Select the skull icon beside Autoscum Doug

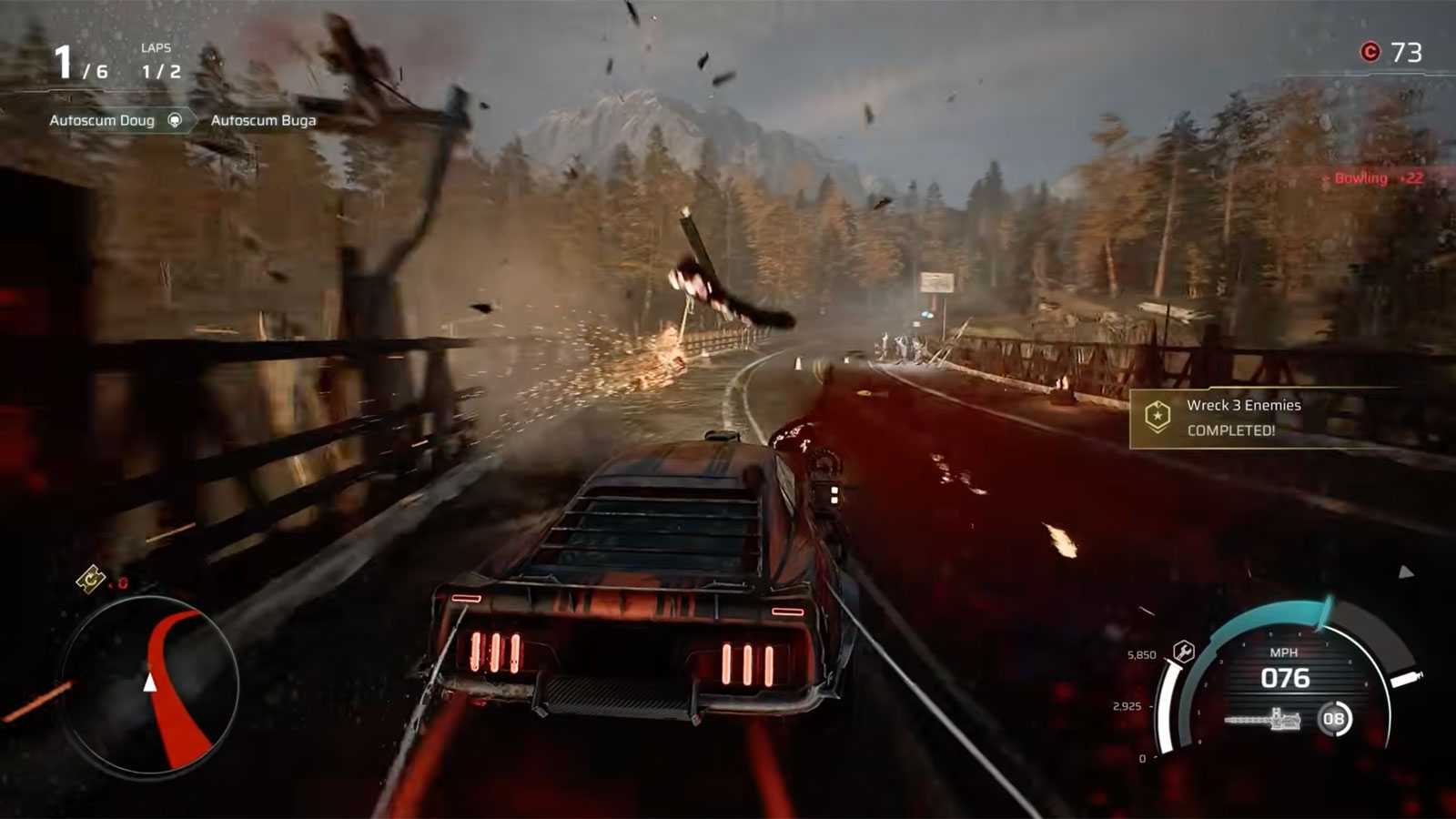pyautogui.click(x=175, y=120)
